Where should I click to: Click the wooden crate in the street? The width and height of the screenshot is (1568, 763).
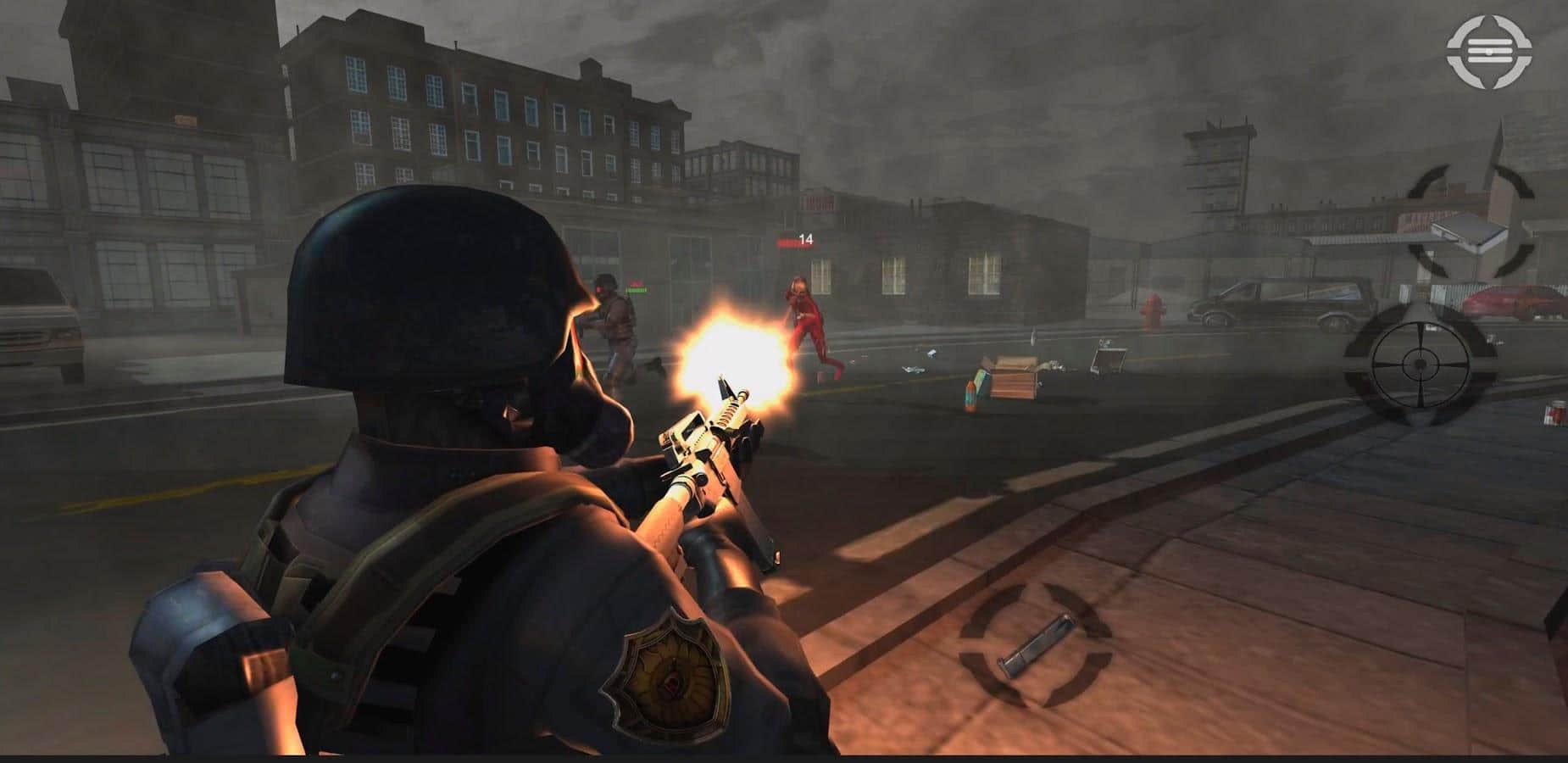1012,381
